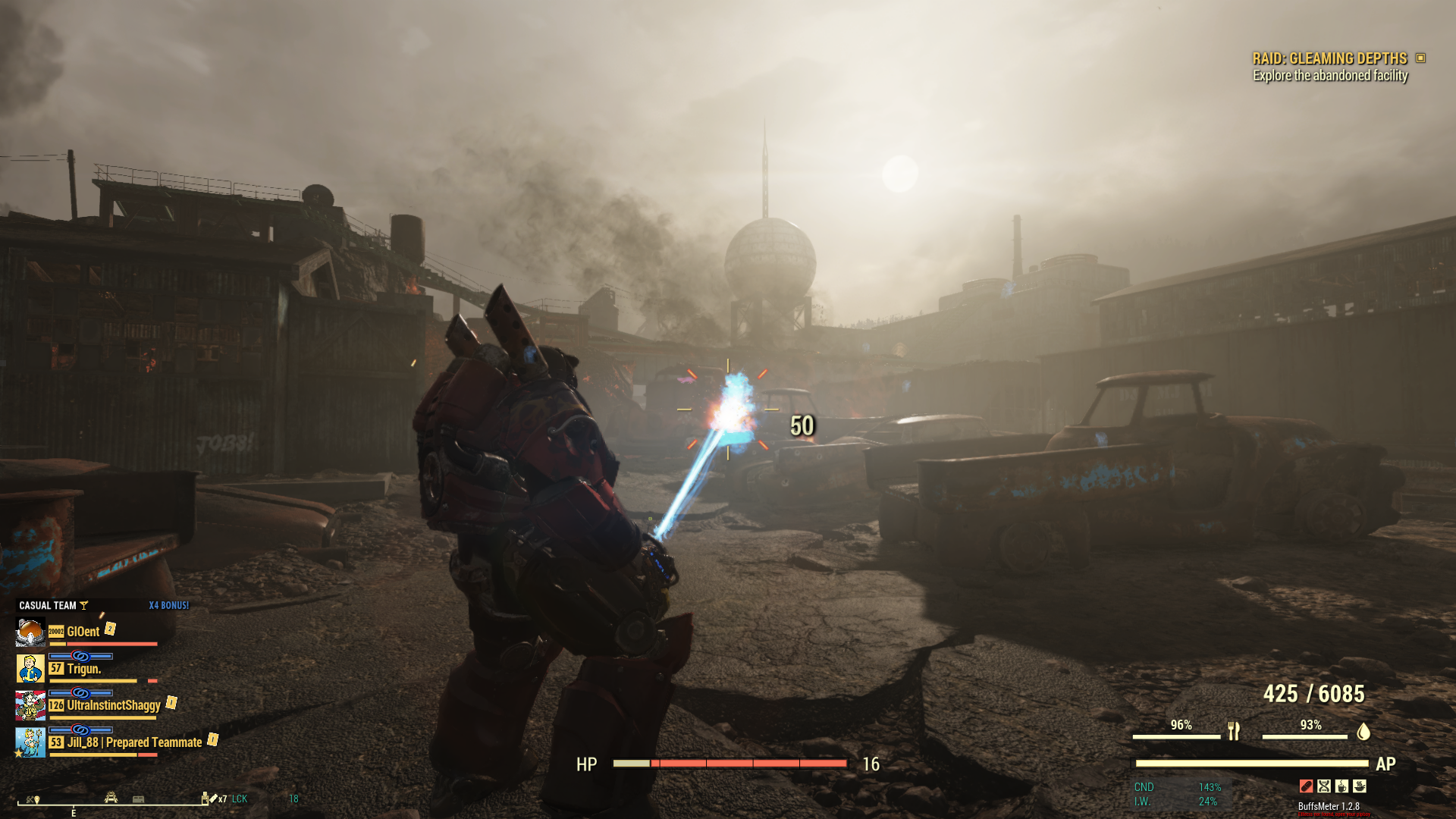
Task: Select teammate UltraInstinctShaggy in team list
Action: (x=113, y=705)
